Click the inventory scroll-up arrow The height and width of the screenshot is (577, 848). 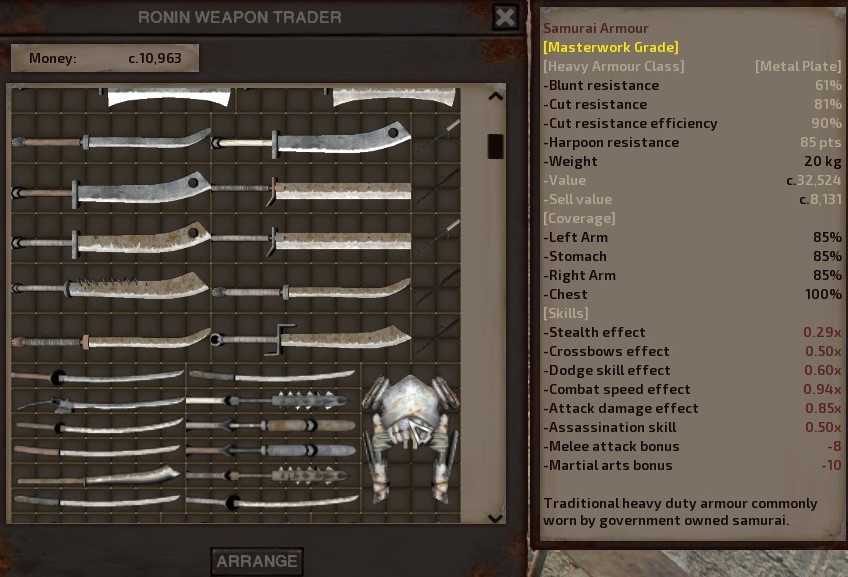495,97
